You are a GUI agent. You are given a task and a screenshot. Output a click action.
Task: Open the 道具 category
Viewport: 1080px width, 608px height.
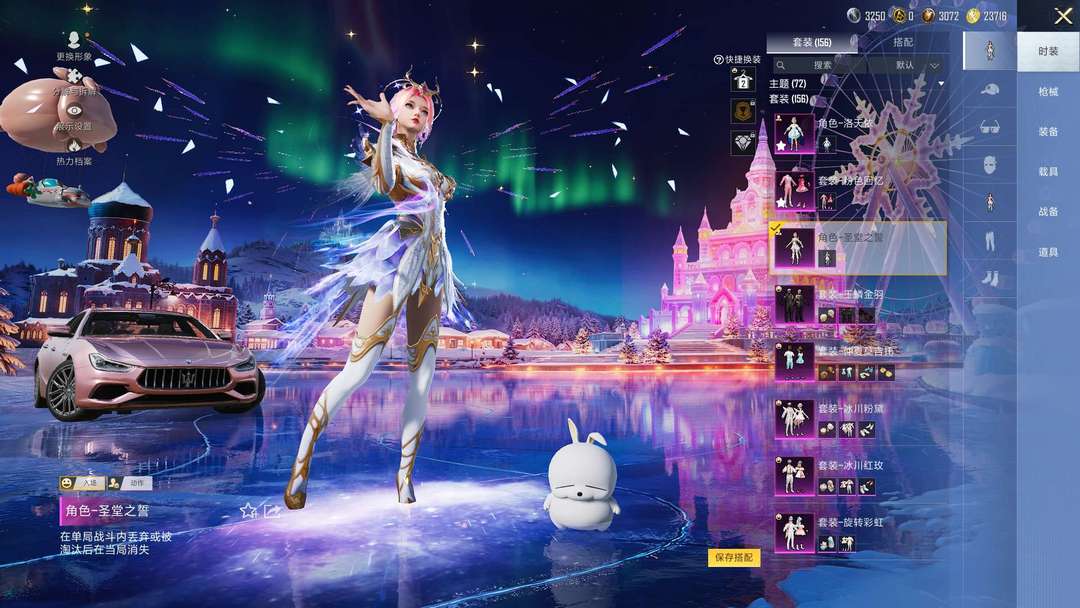(x=1047, y=252)
